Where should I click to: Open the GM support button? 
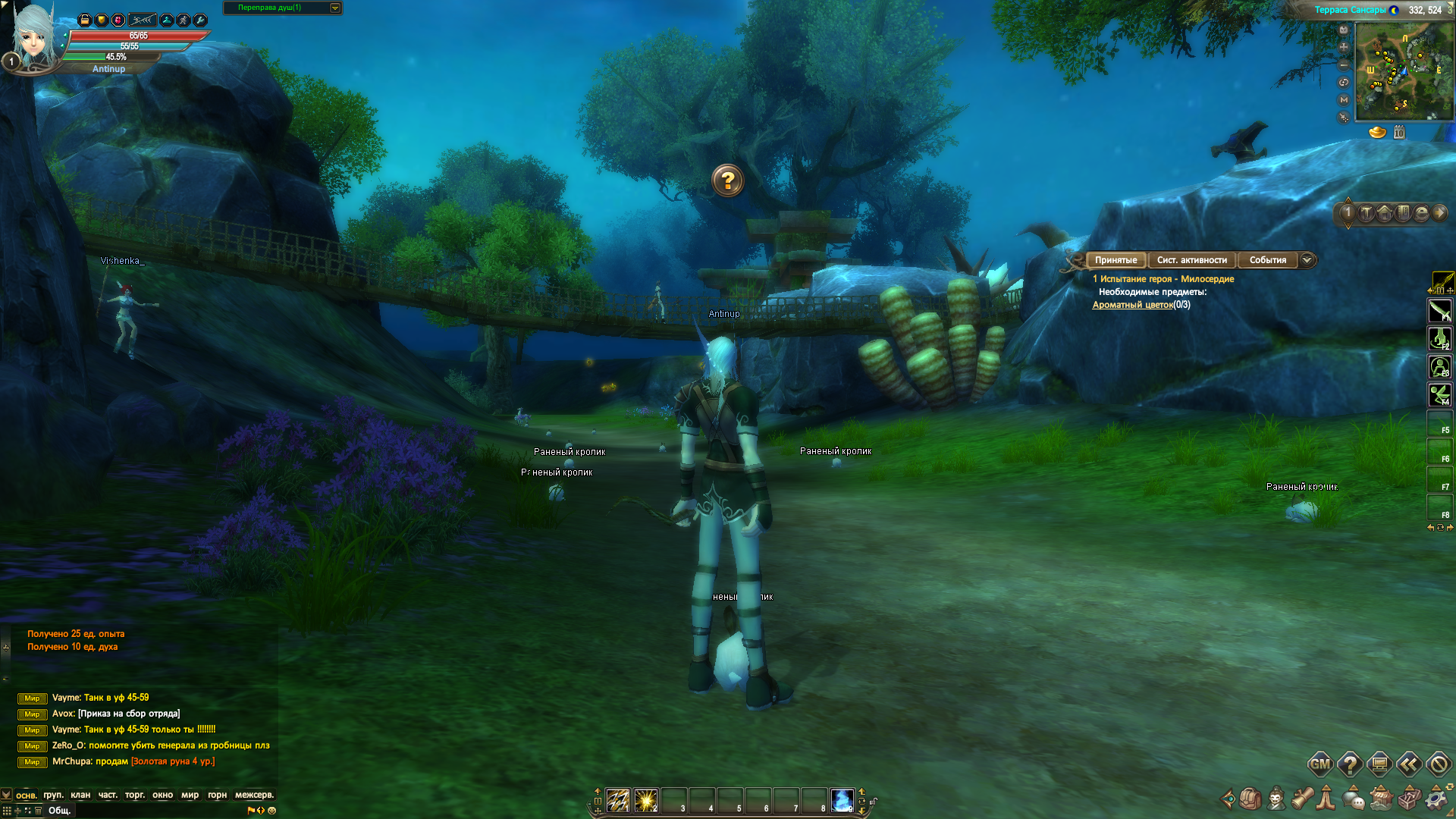pyautogui.click(x=1319, y=764)
